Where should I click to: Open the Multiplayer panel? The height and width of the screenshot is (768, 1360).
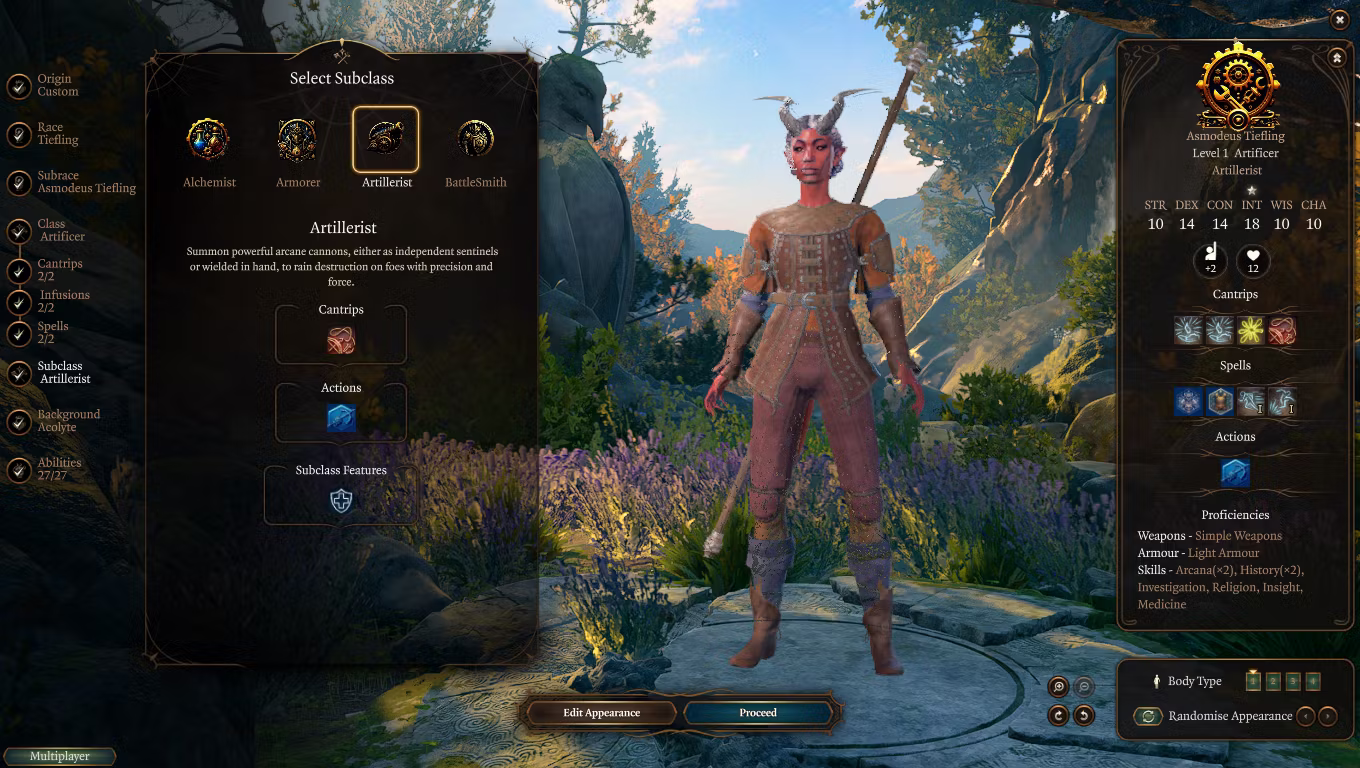[x=60, y=757]
